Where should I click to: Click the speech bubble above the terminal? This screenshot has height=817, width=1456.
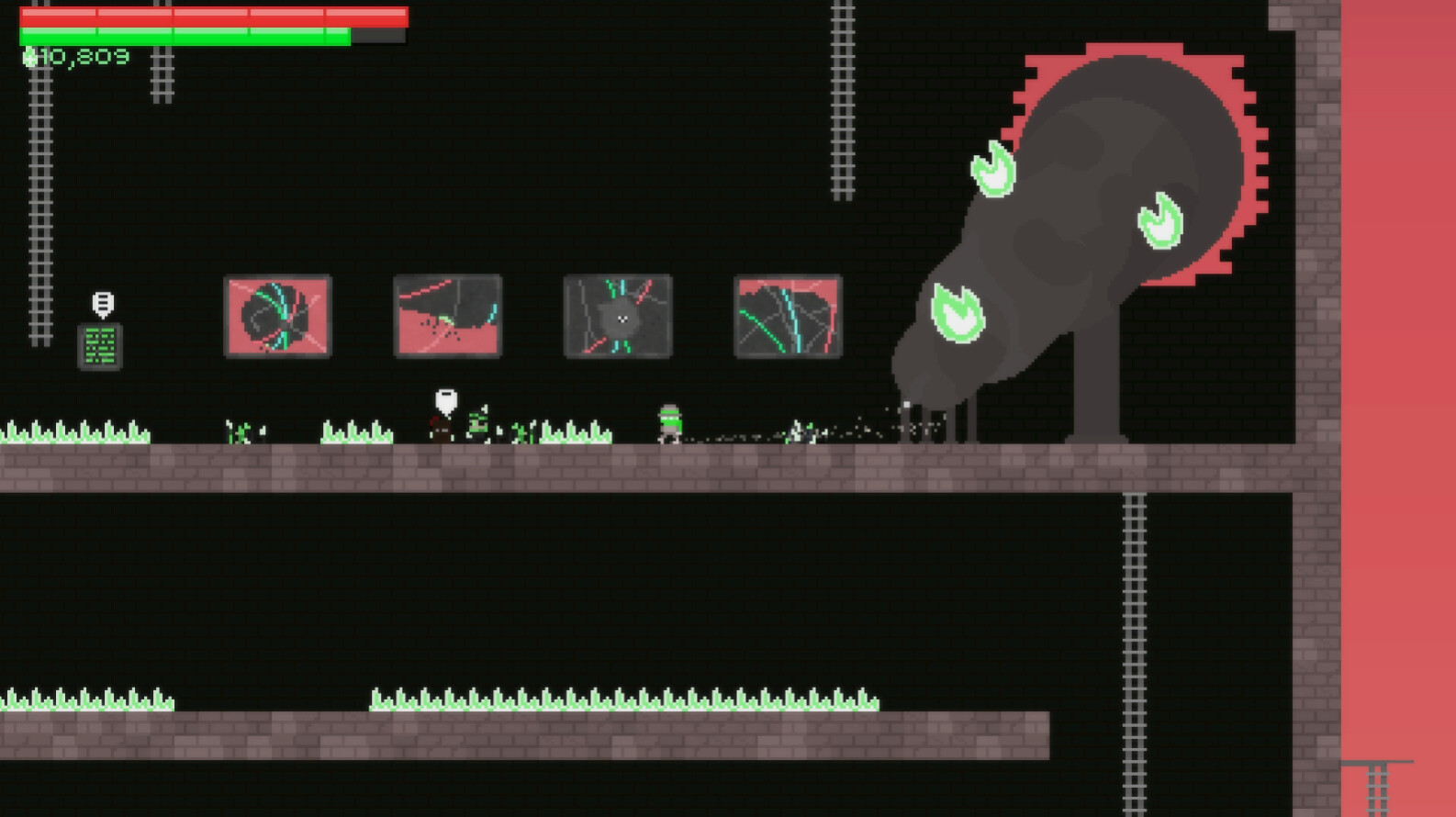tap(101, 303)
